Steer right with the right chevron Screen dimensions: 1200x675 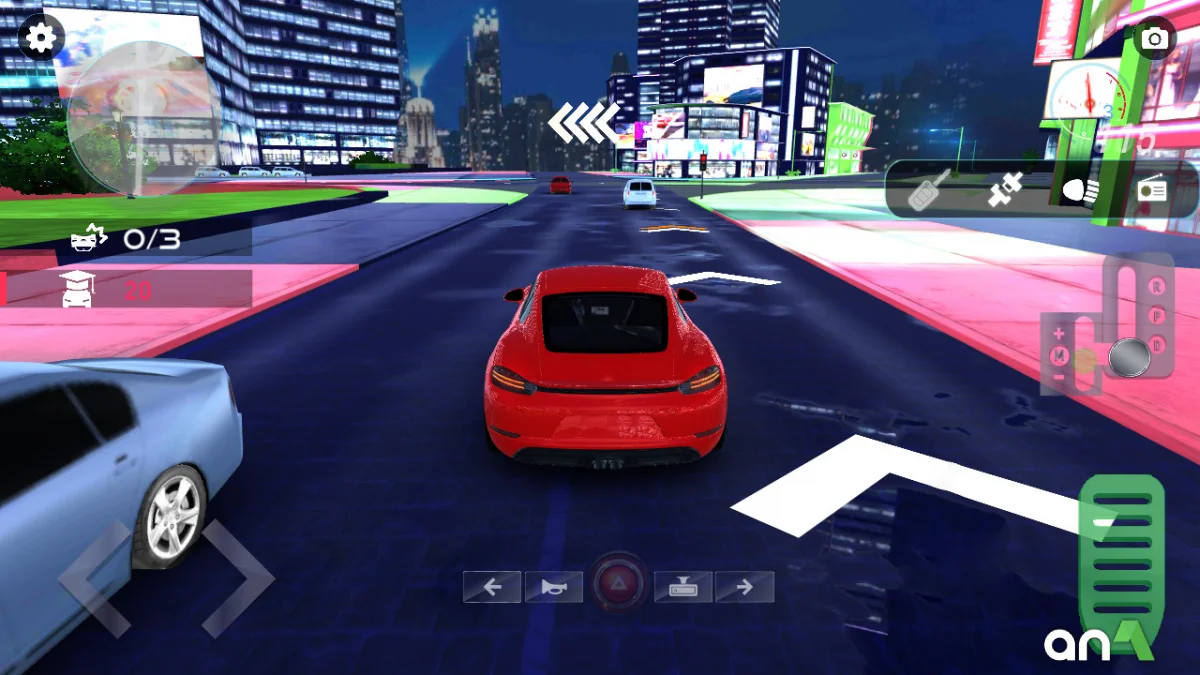coord(238,579)
